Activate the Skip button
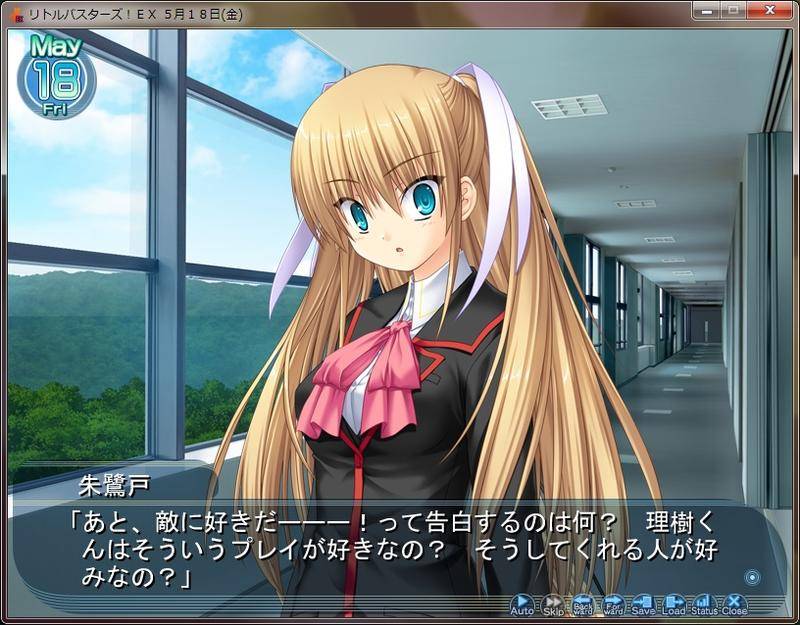The image size is (800, 625). 553,604
